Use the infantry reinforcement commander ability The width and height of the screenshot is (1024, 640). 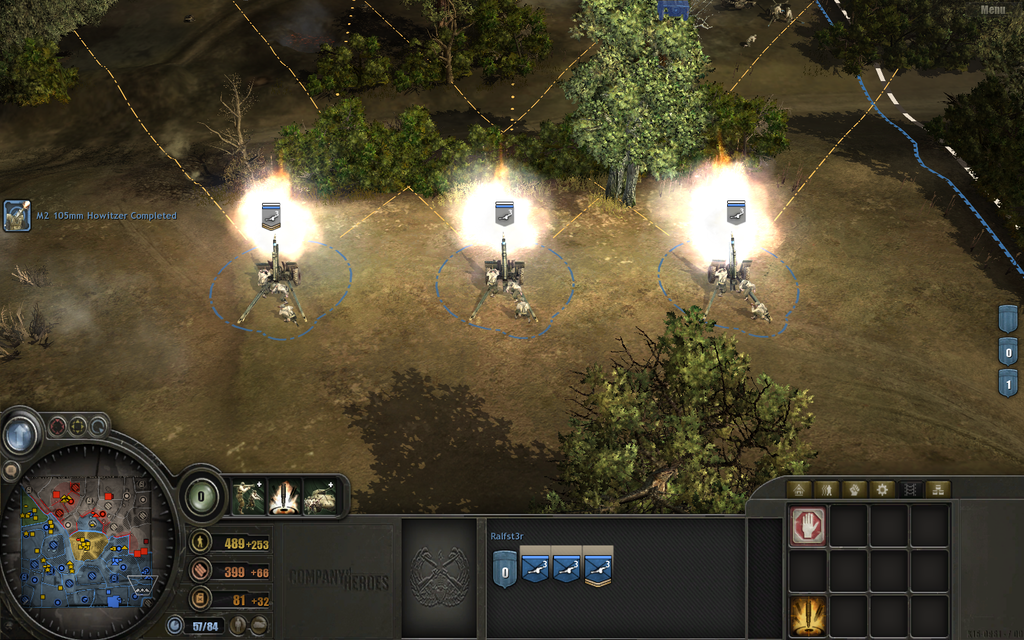[249, 496]
